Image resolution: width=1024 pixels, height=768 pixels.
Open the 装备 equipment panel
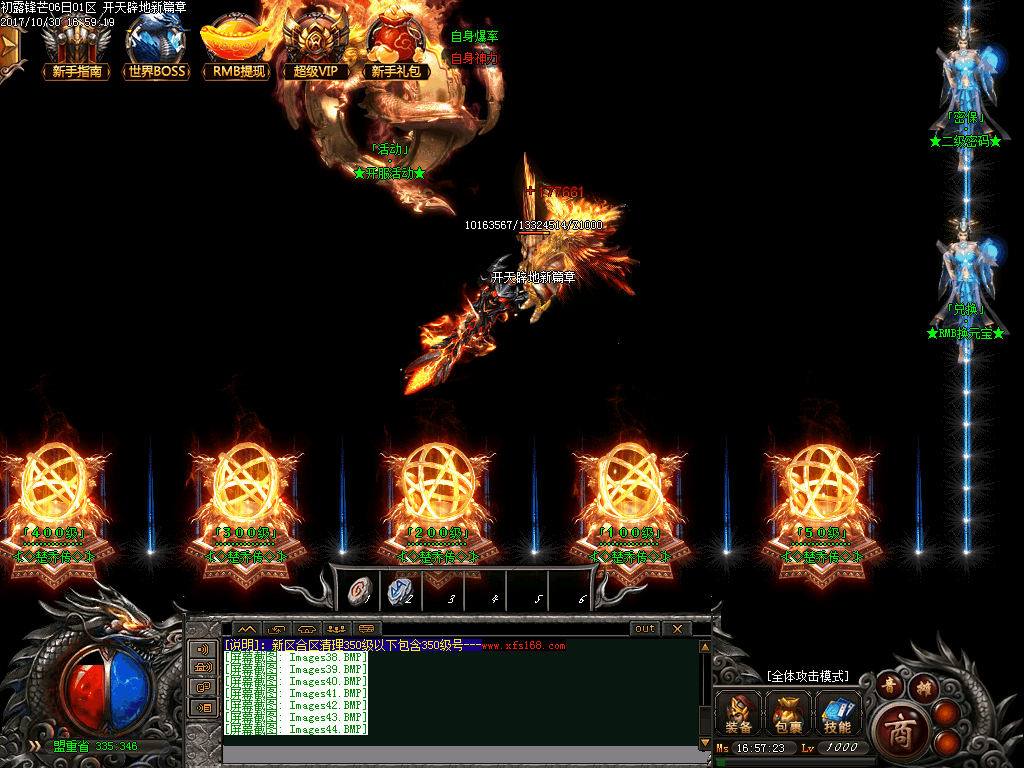pyautogui.click(x=738, y=714)
